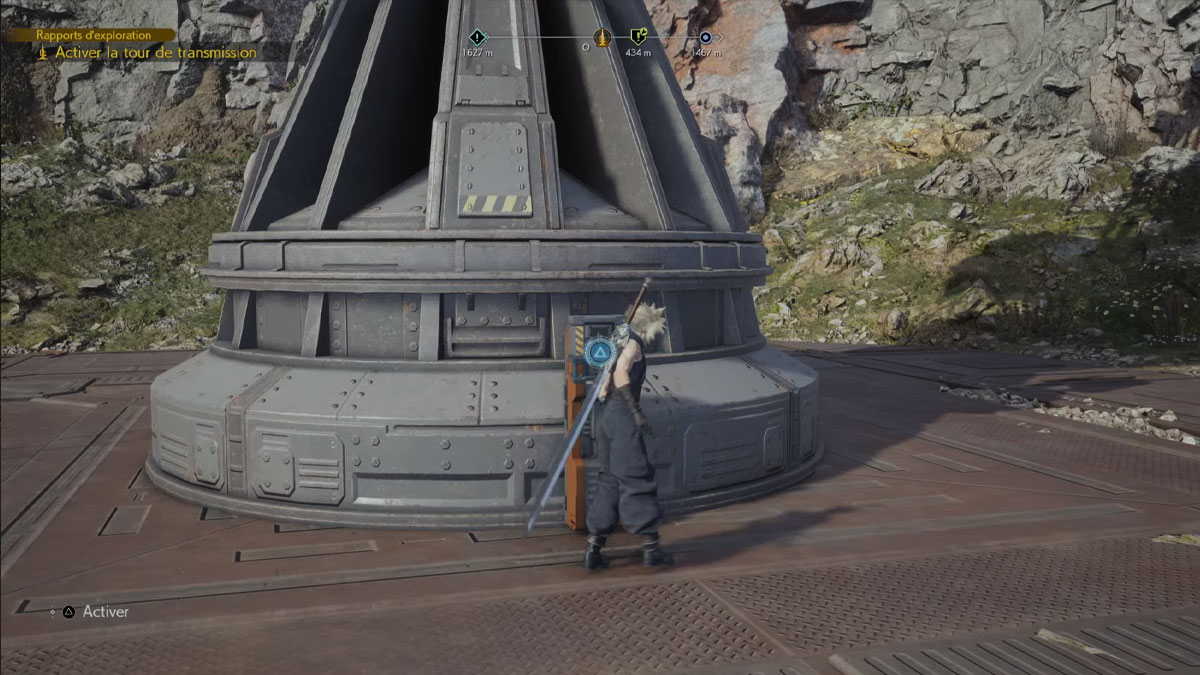Choose the green shield marker at 434 m
Screen dimensions: 1200x675
(x=637, y=38)
